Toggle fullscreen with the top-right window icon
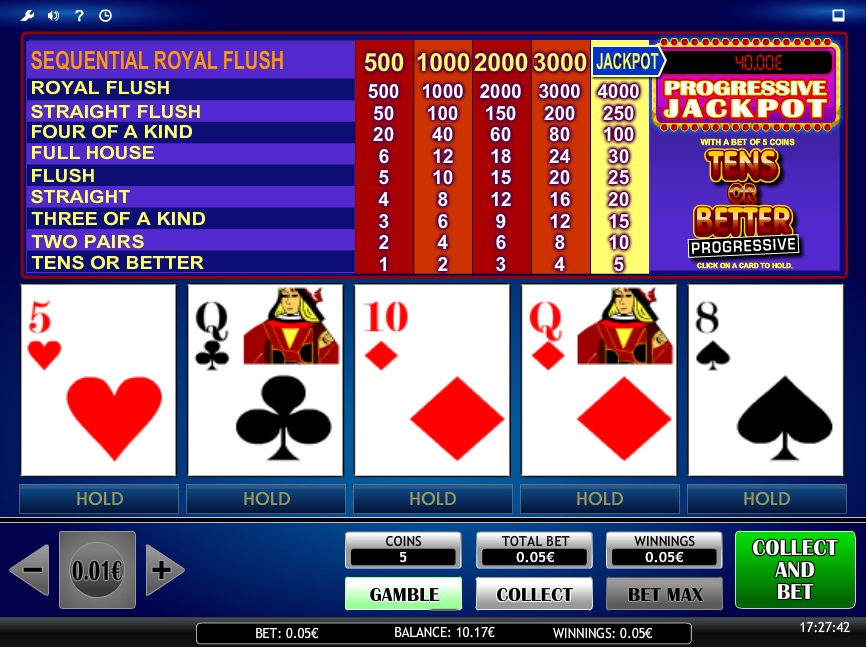866x647 pixels. pos(838,15)
